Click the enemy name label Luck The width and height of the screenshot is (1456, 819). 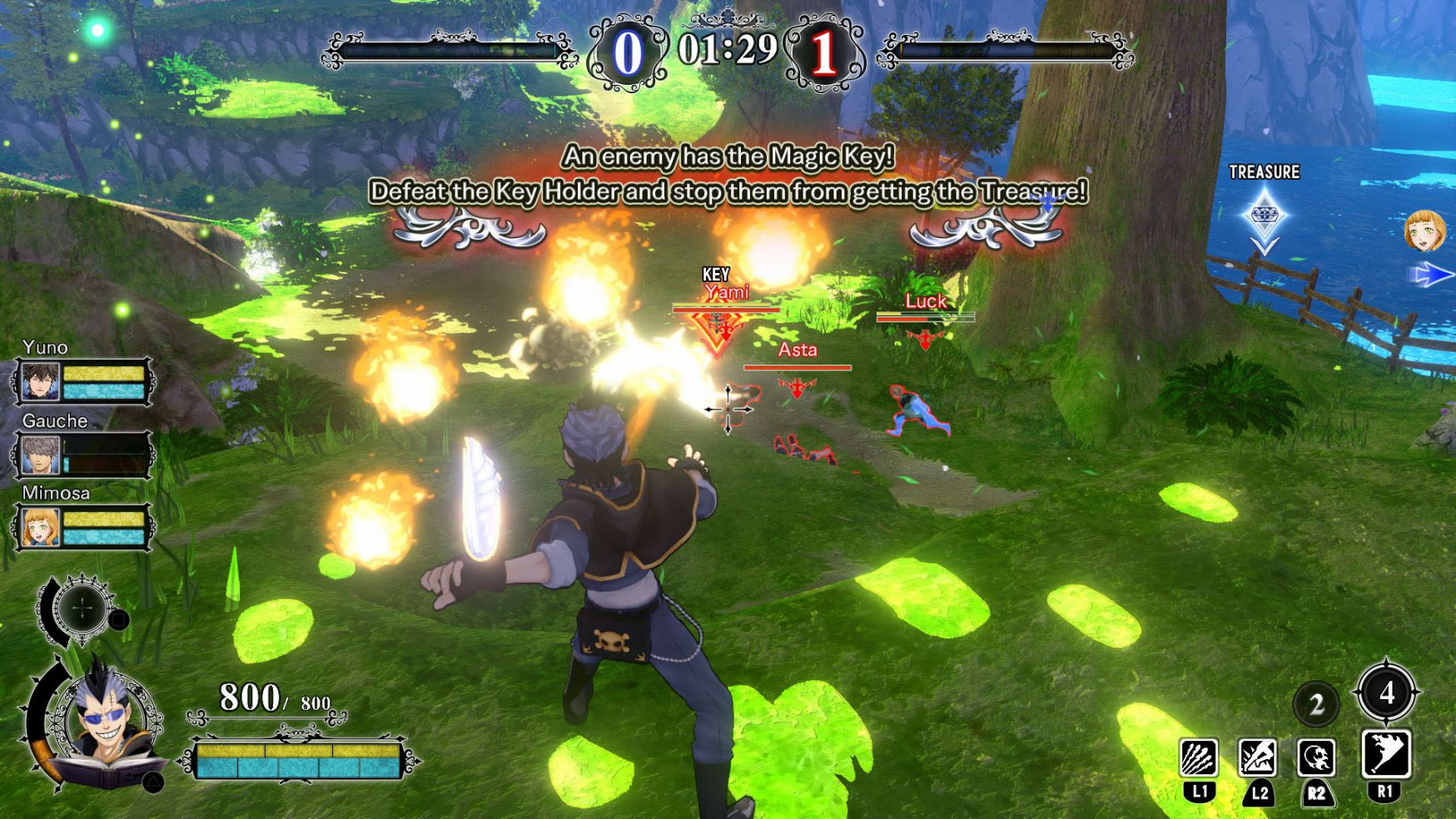pyautogui.click(x=924, y=301)
